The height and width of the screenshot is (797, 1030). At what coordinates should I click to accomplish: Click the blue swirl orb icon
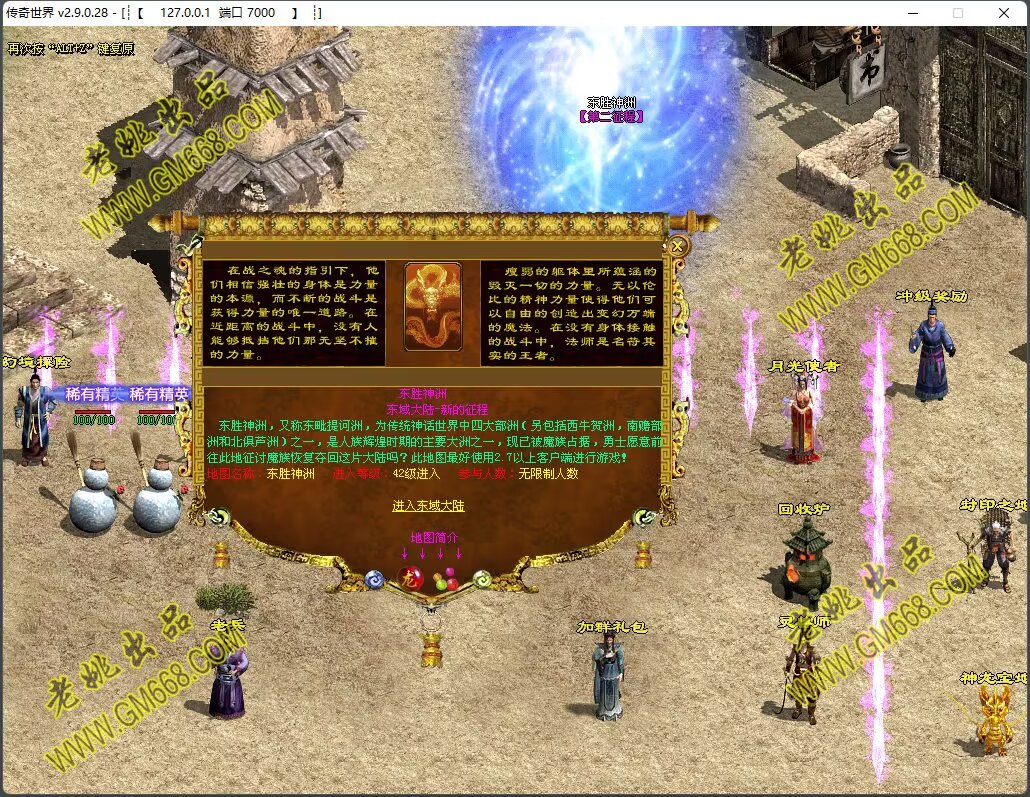374,578
